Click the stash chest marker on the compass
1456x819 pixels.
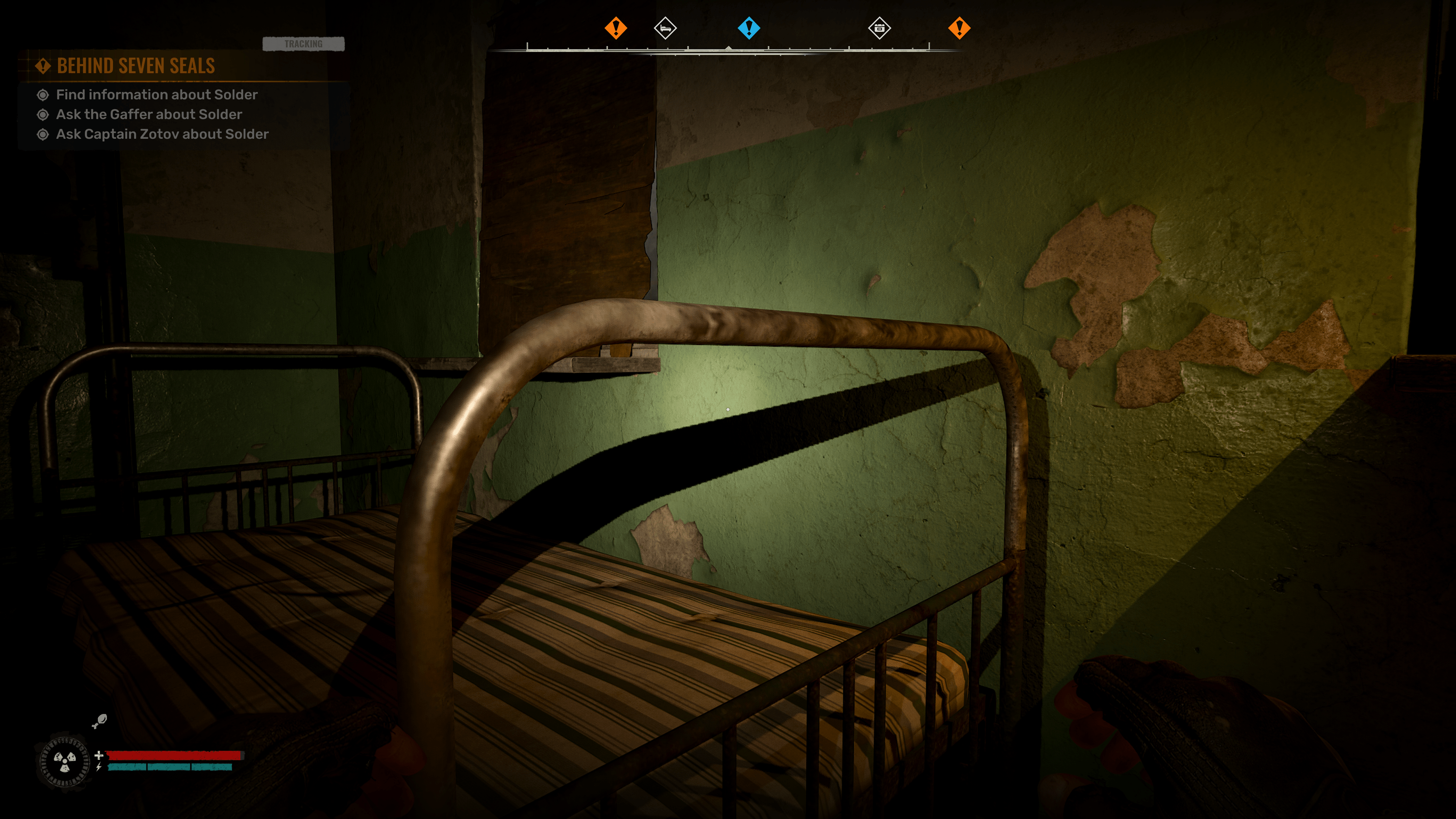point(879,28)
